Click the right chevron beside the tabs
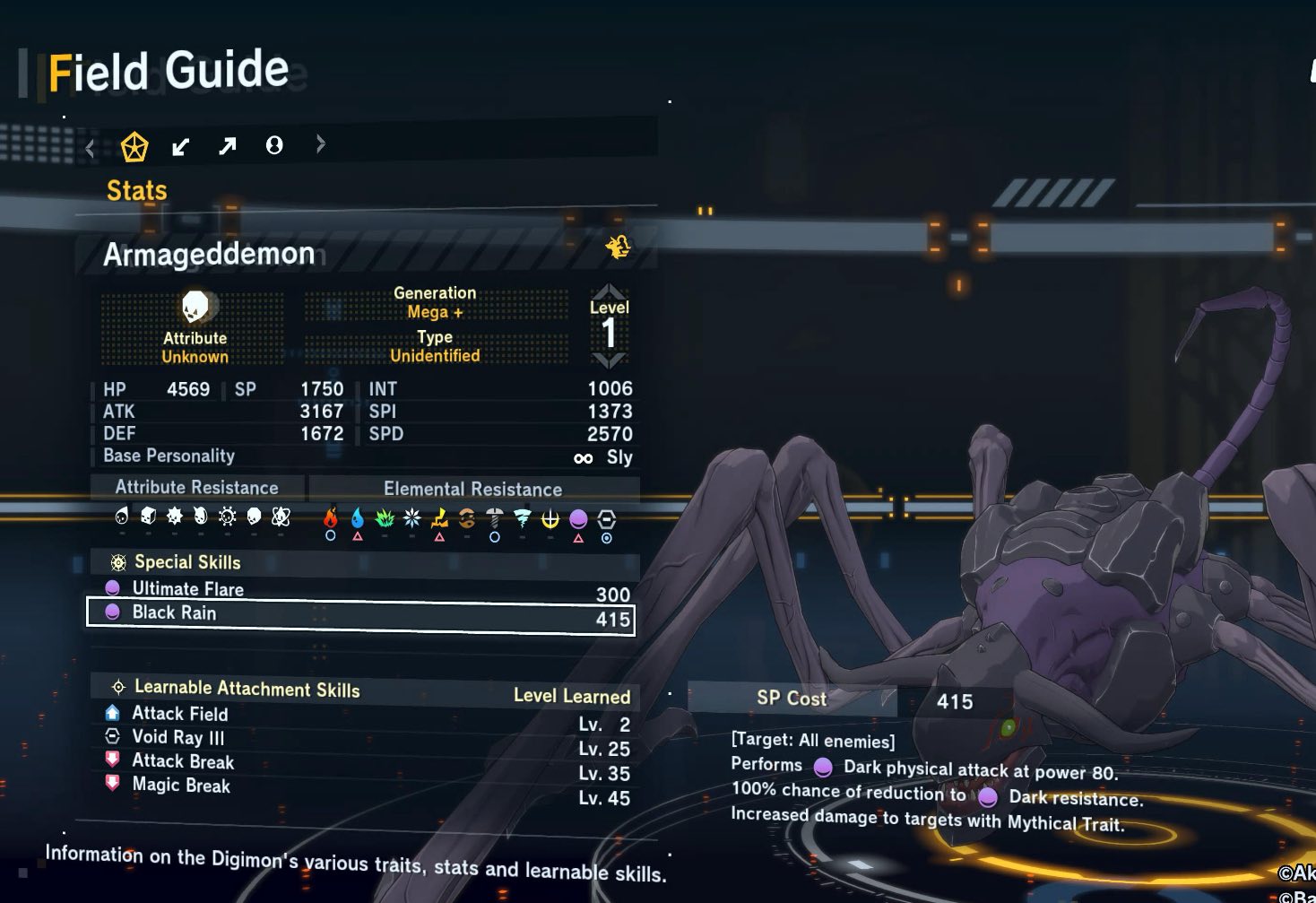 point(321,144)
